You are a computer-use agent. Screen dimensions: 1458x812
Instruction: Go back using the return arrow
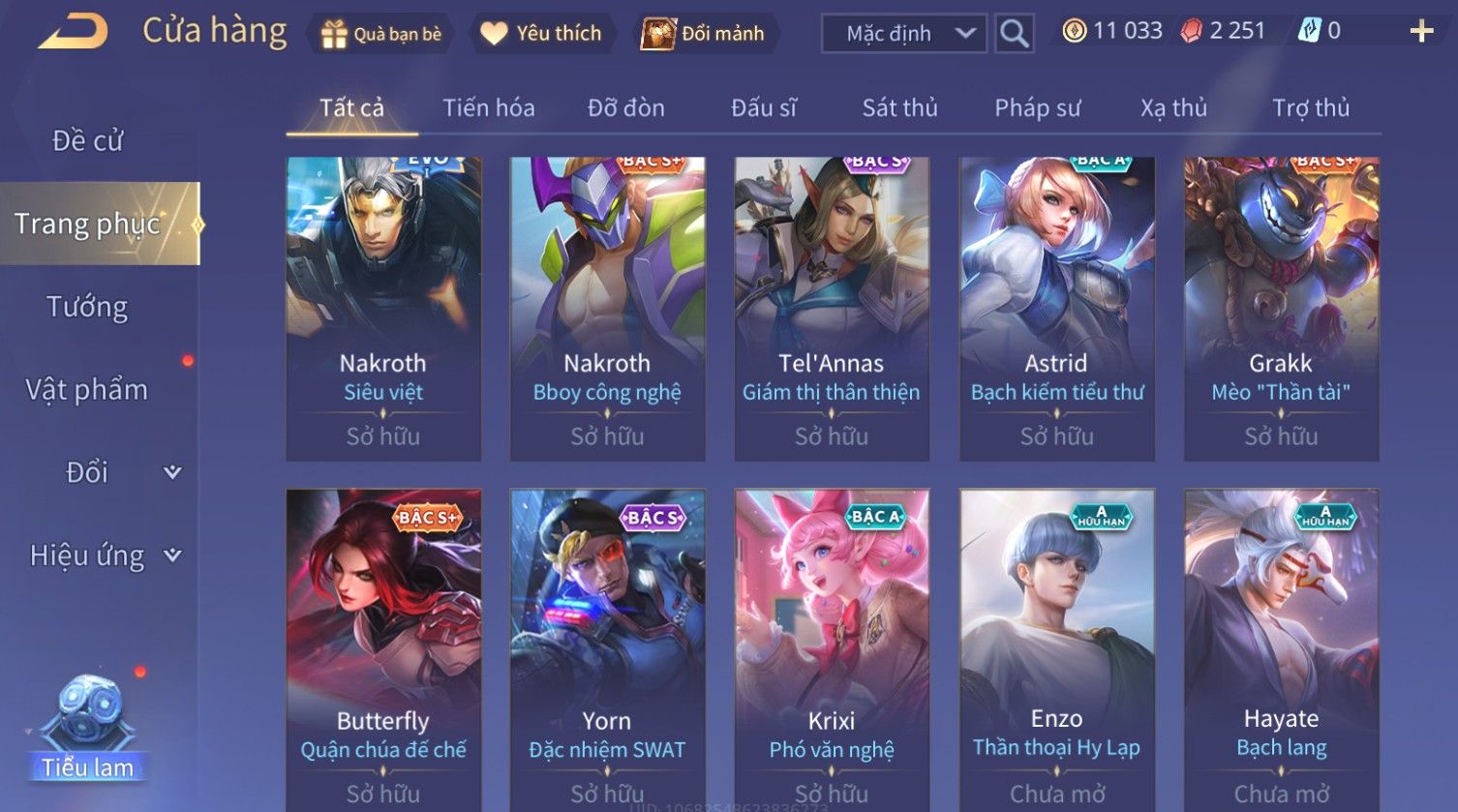tap(73, 33)
